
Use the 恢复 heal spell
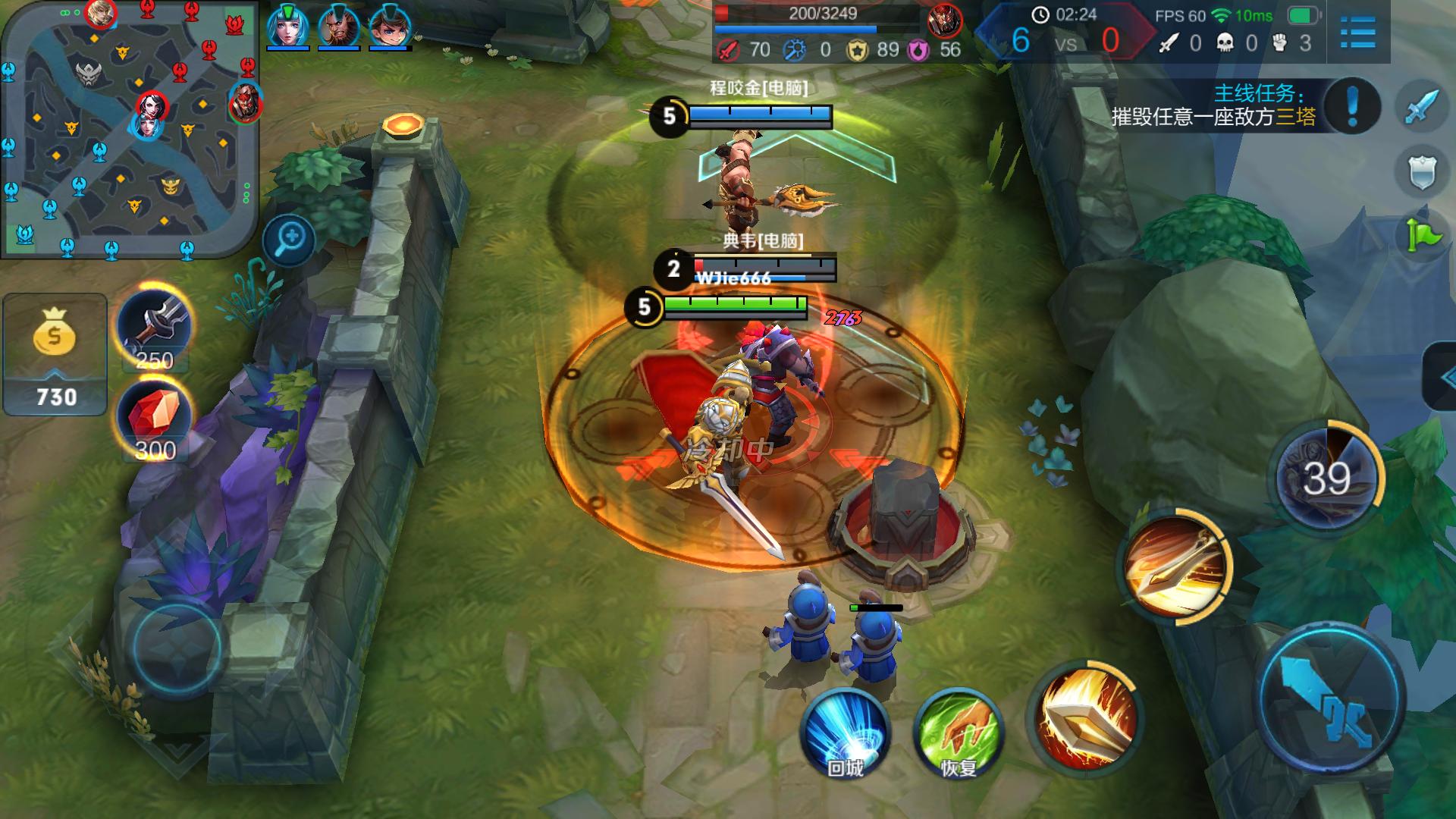[959, 732]
